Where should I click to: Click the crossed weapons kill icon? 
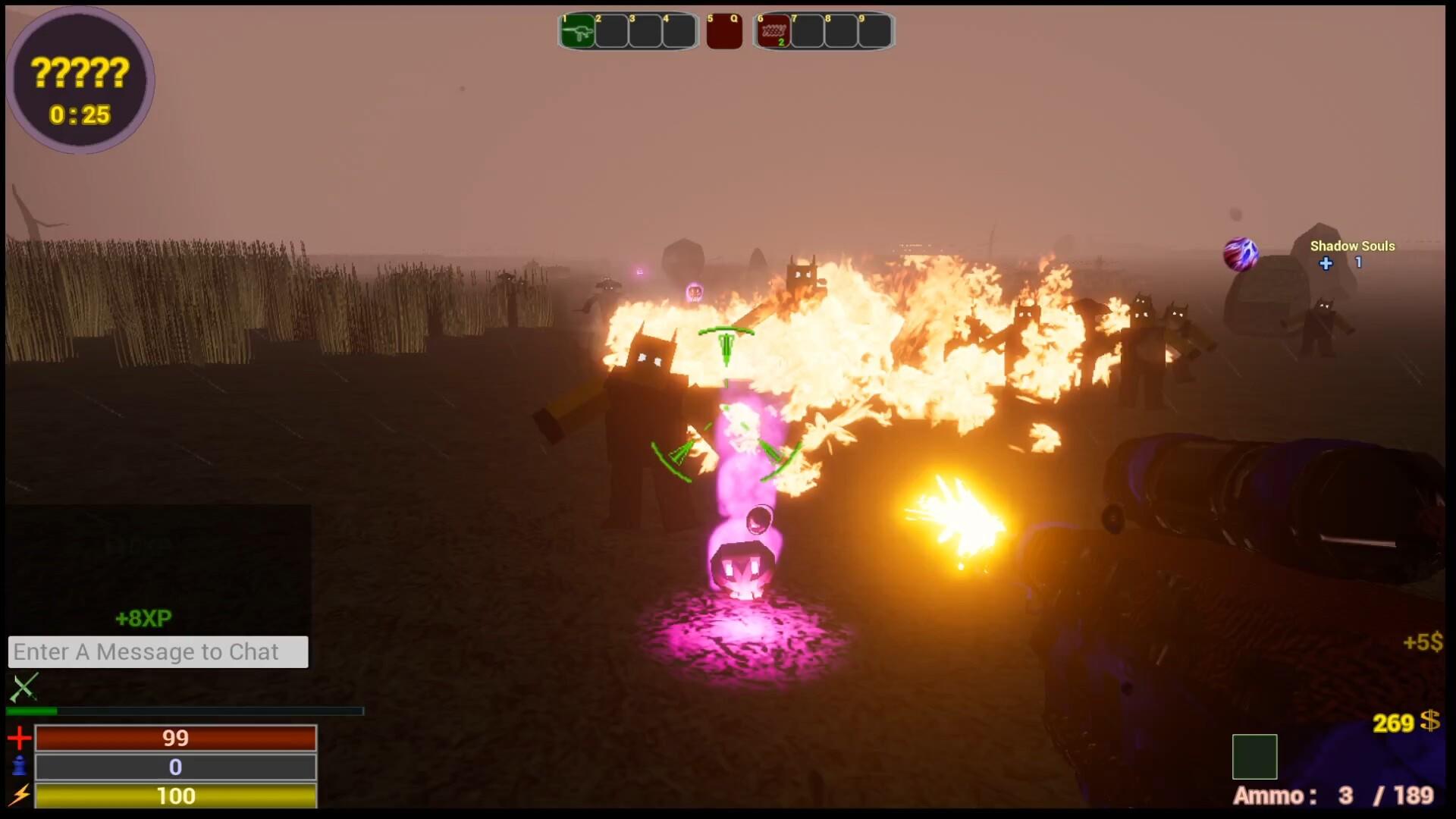(24, 687)
